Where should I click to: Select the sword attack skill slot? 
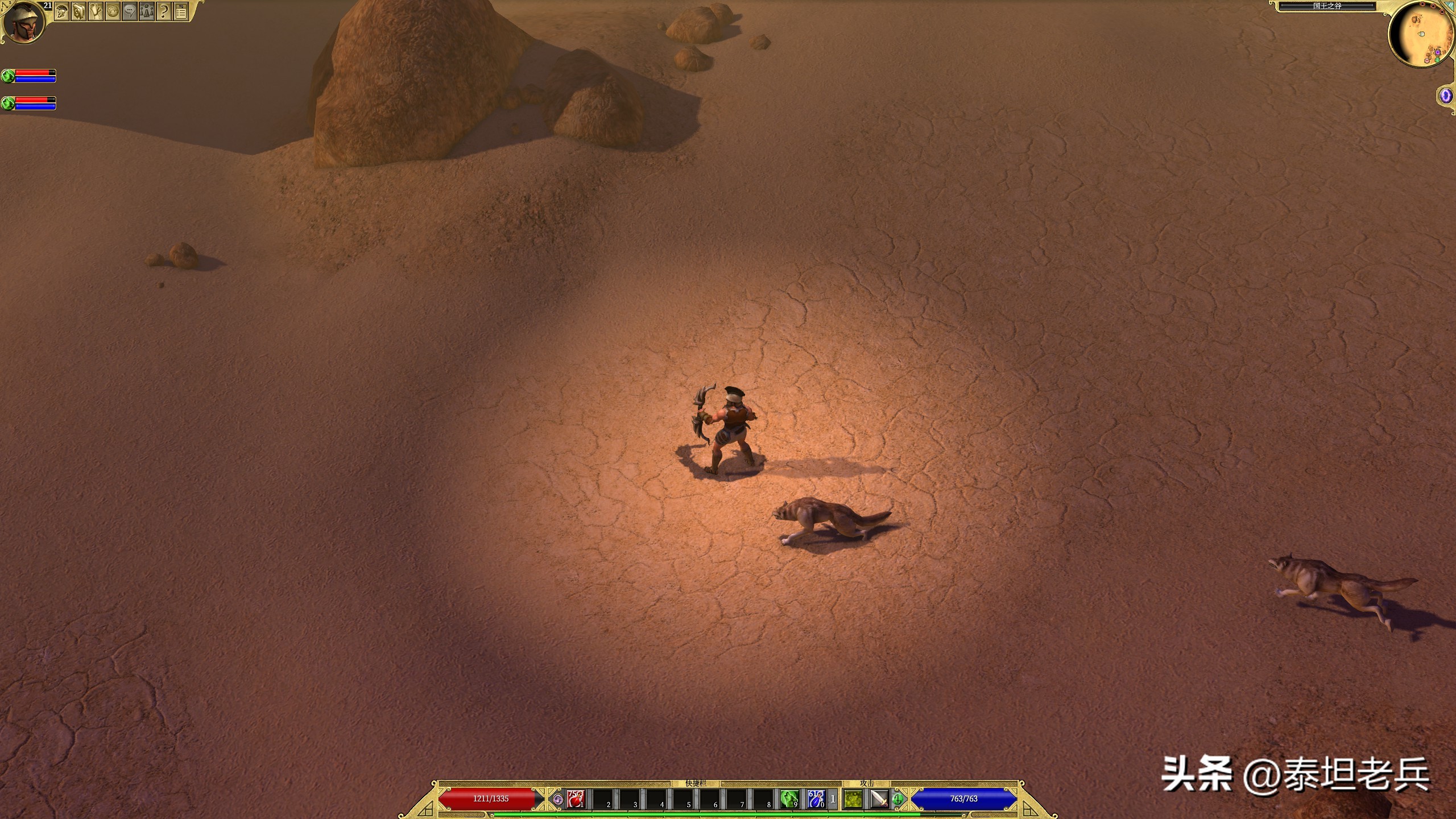coord(879,799)
